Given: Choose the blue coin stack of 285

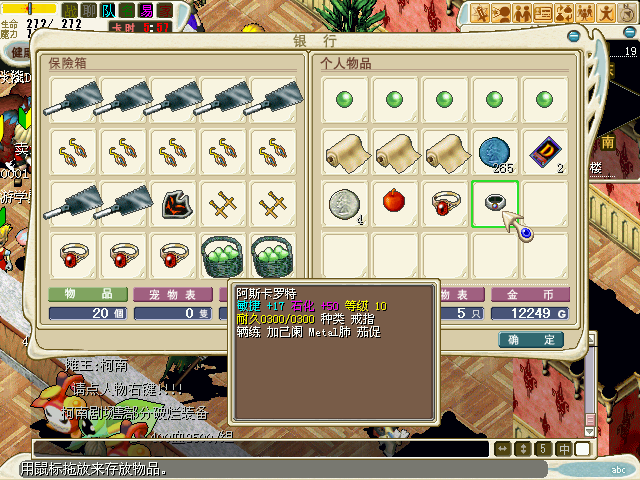Looking at the screenshot, I should coord(495,150).
